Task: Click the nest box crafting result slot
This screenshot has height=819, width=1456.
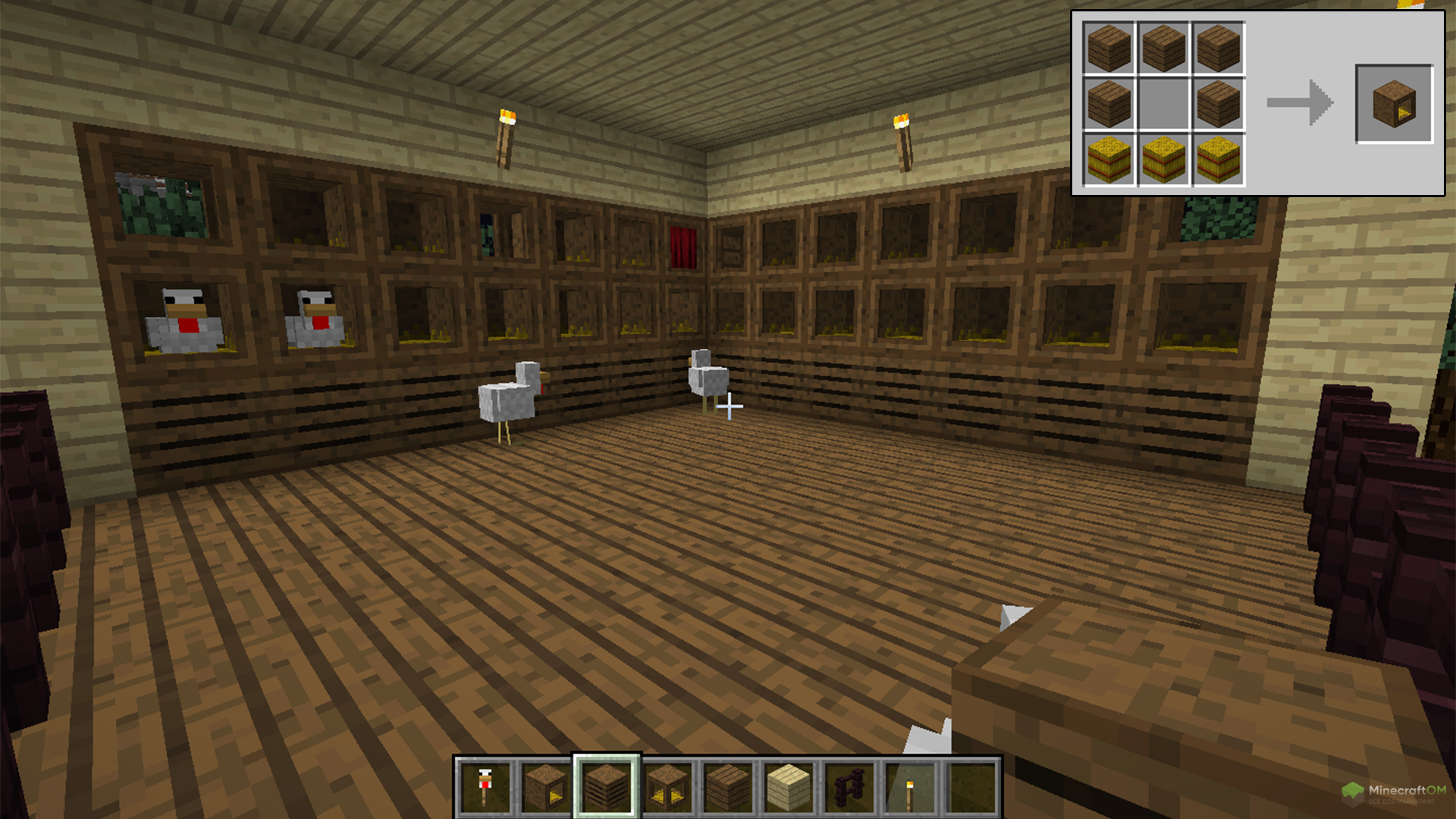Action: click(1394, 104)
